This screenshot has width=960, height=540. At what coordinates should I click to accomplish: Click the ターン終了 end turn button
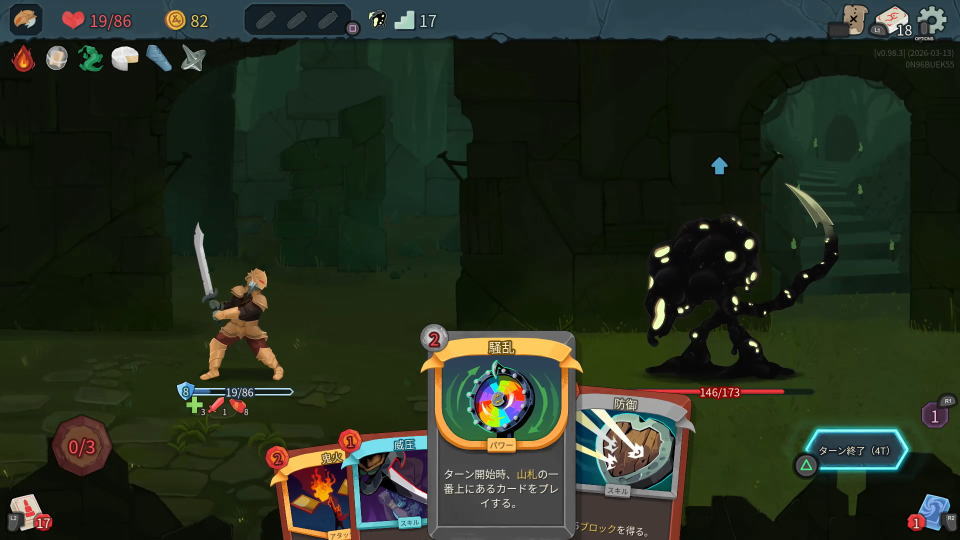(x=858, y=450)
